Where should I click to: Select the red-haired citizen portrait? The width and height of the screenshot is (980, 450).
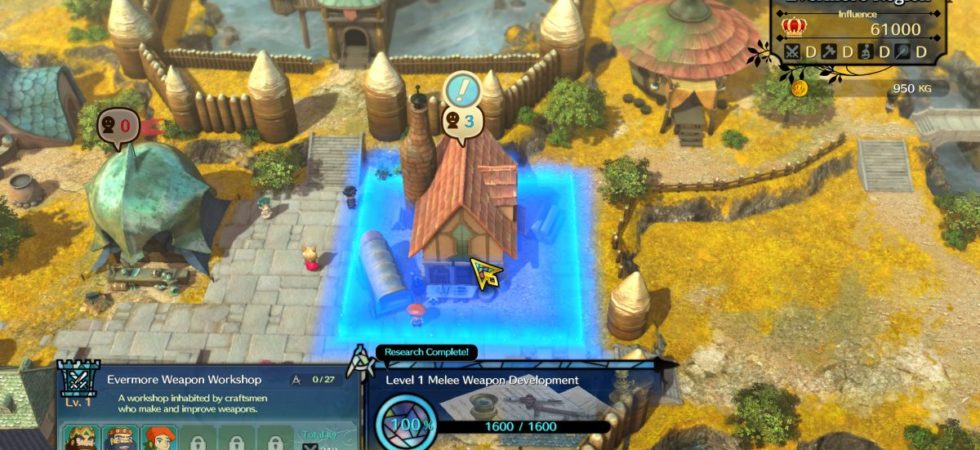(160, 438)
